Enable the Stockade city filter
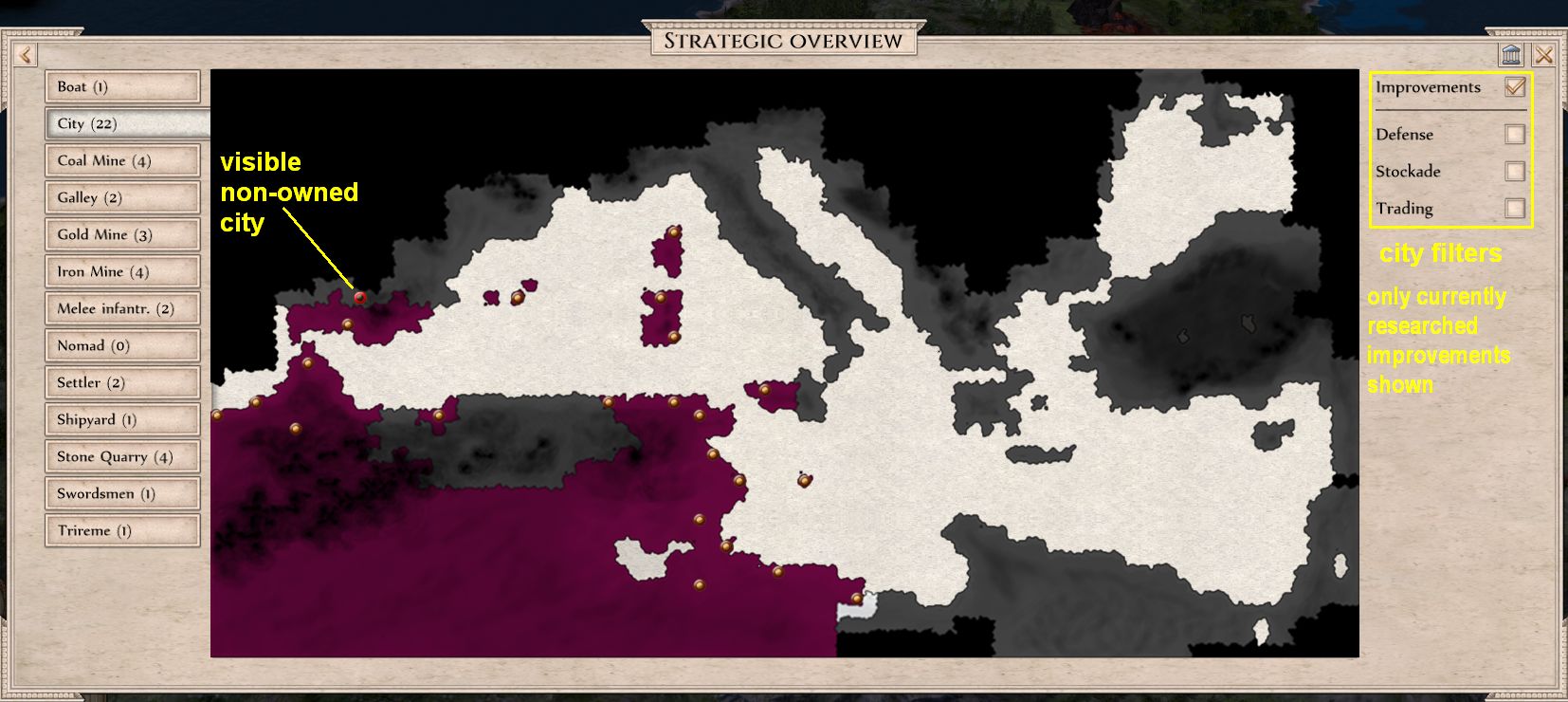This screenshot has height=702, width=1568. (x=1517, y=172)
